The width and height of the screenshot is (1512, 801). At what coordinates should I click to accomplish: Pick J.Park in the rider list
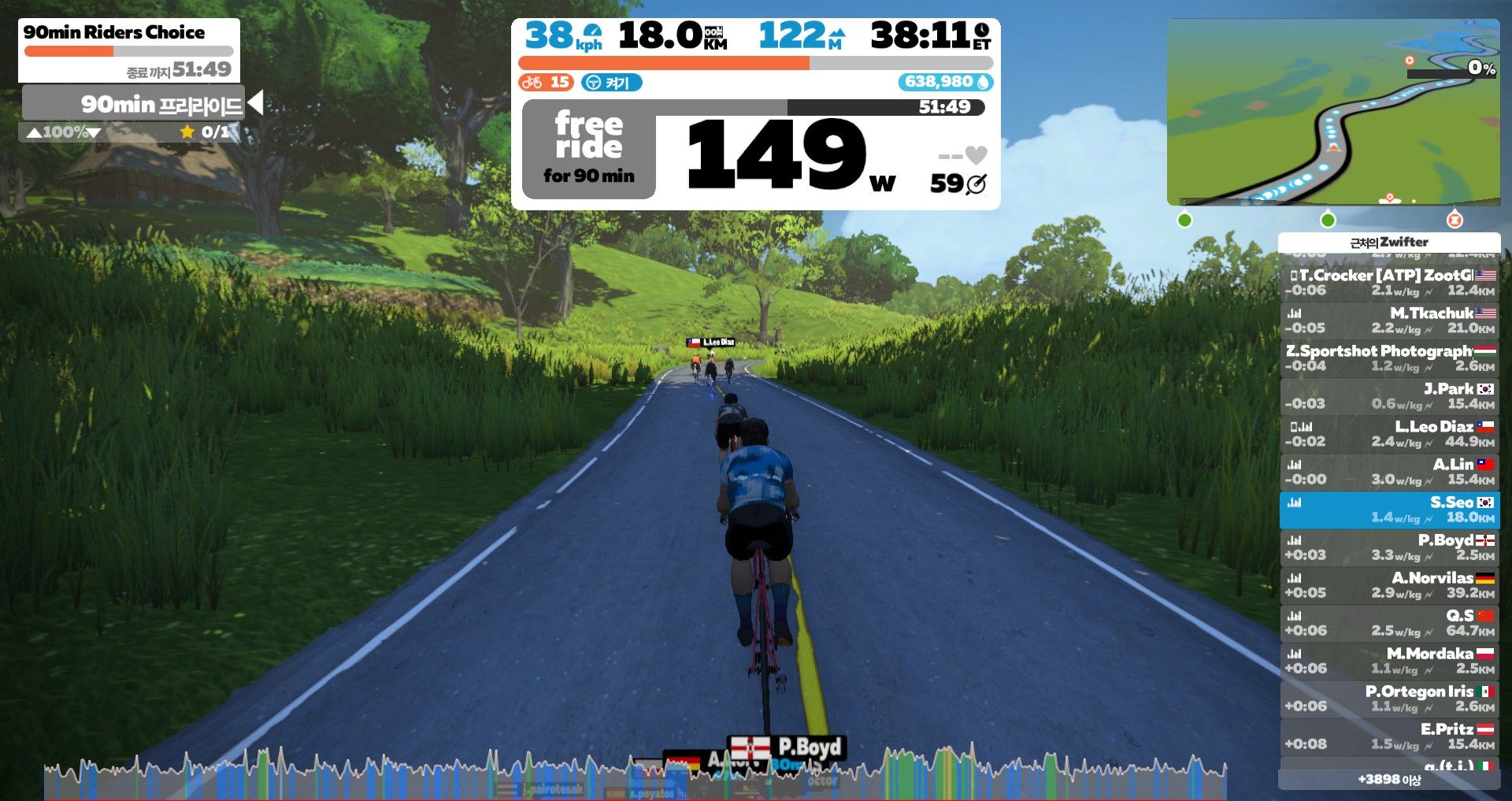coord(1389,396)
